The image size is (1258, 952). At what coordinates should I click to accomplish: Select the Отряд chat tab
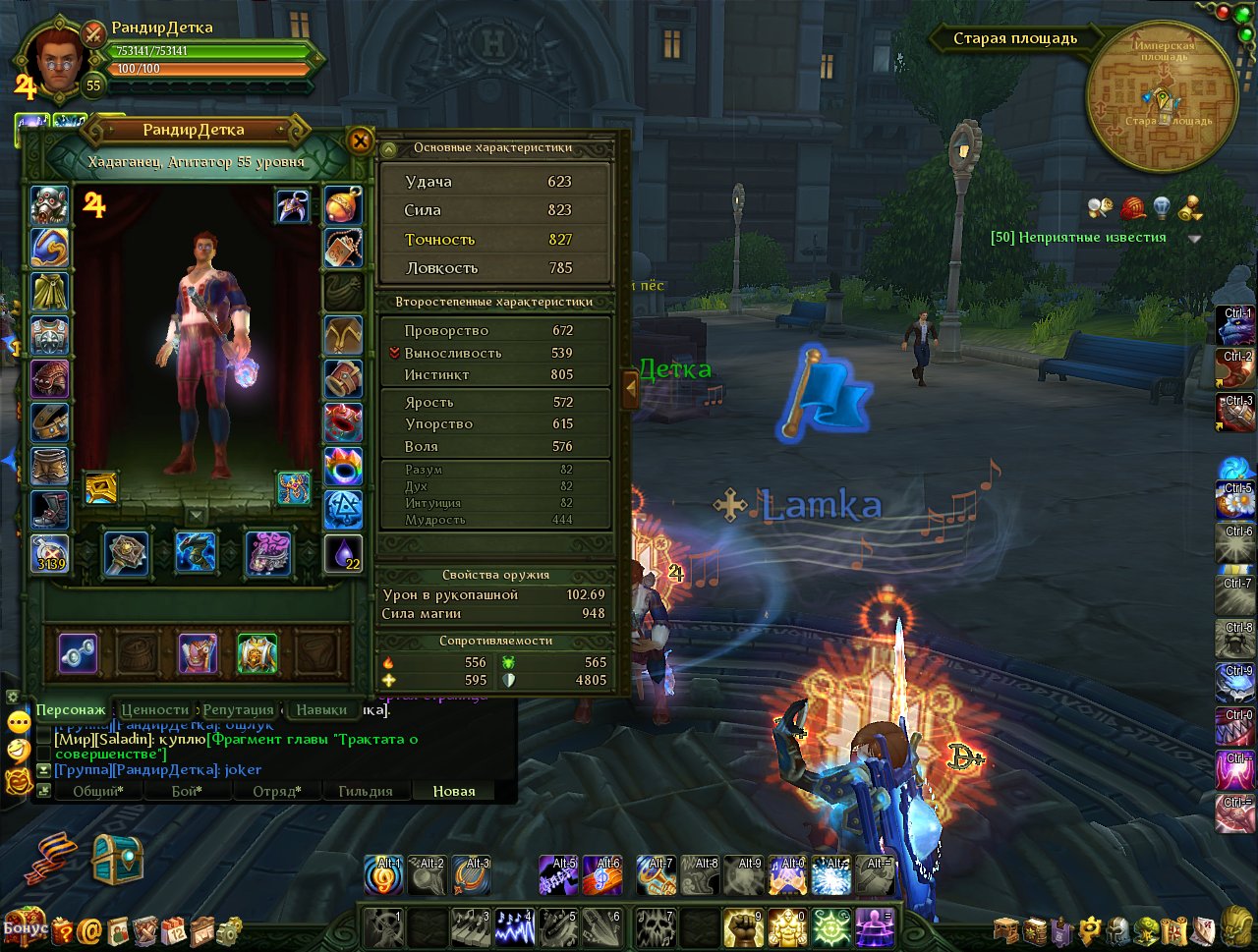pos(276,791)
